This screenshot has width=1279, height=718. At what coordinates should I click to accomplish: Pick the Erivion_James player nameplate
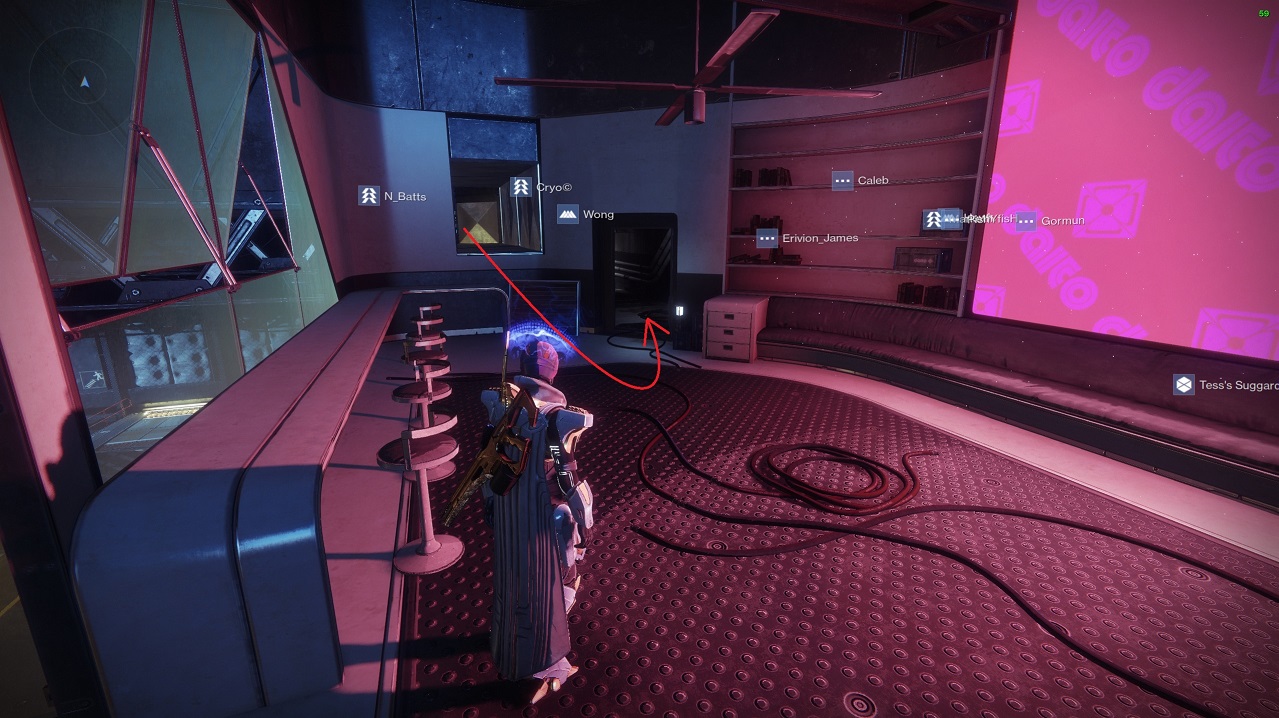click(x=808, y=238)
